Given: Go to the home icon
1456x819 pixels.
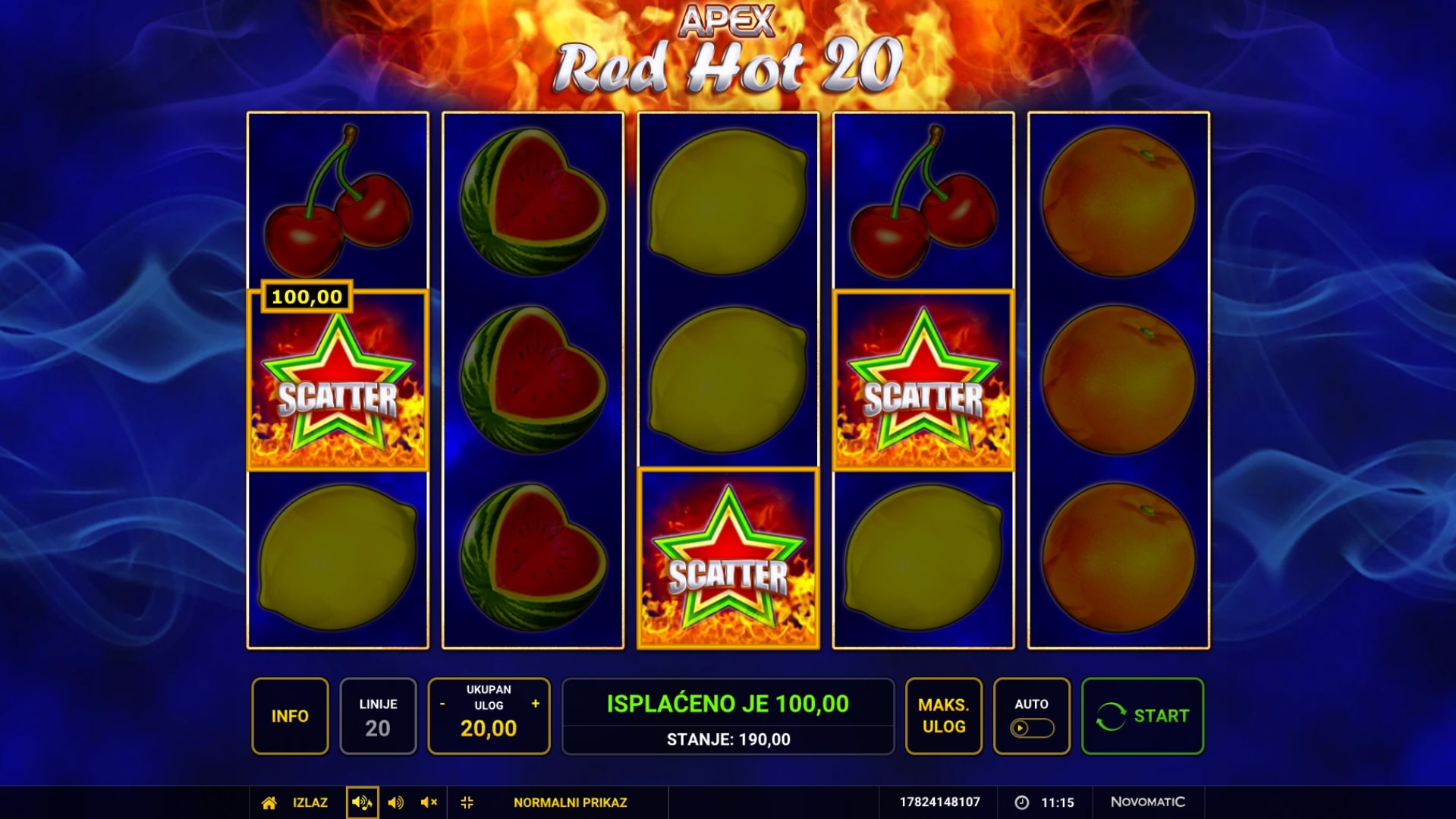Looking at the screenshot, I should [x=269, y=802].
